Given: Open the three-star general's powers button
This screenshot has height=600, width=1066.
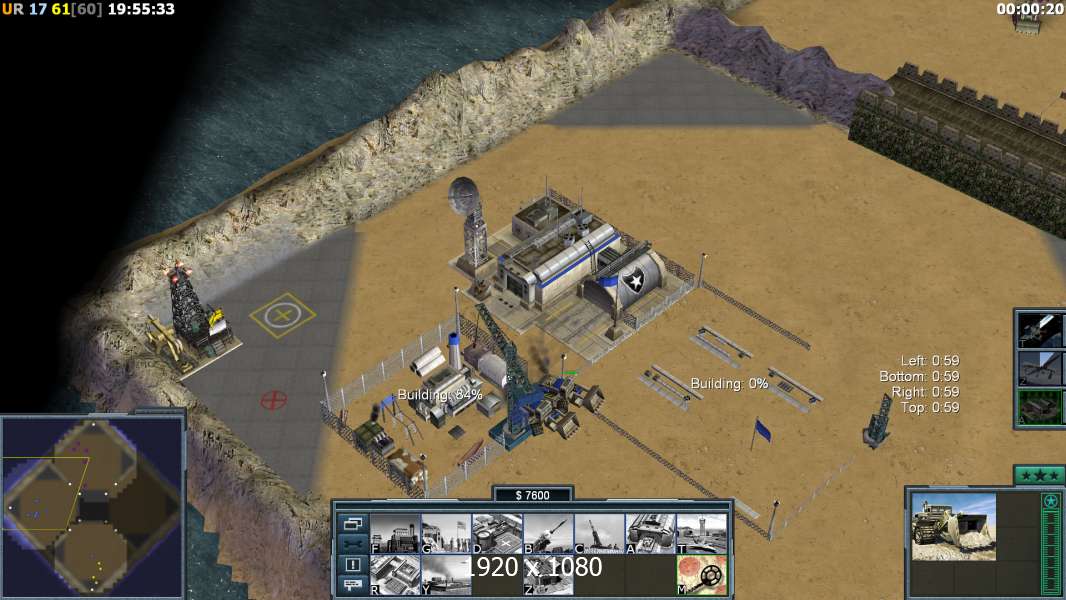Looking at the screenshot, I should pos(1038,474).
